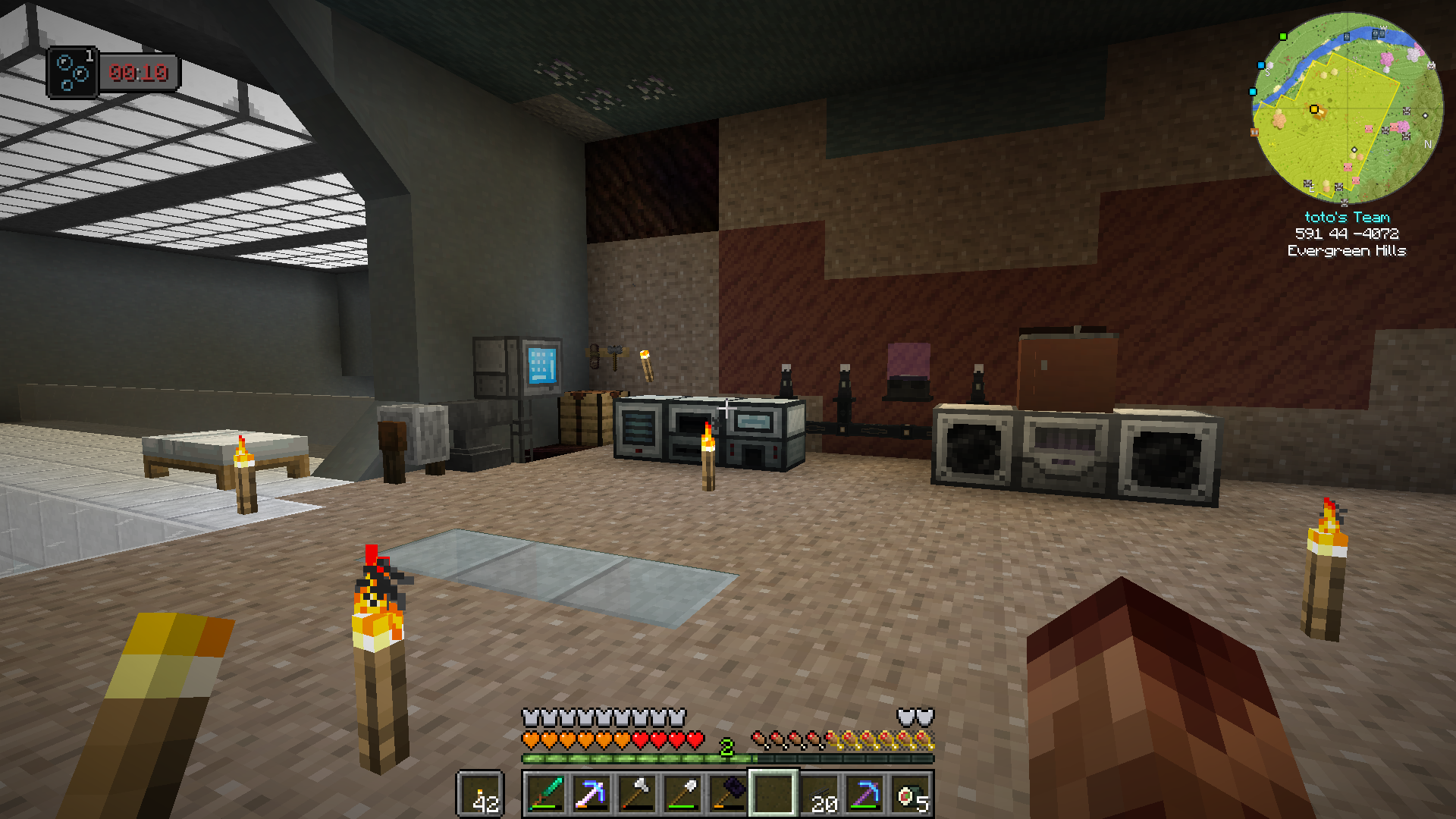Image resolution: width=1456 pixels, height=819 pixels.
Task: Pick the dark hammer hotbar slot
Action: pos(728,794)
